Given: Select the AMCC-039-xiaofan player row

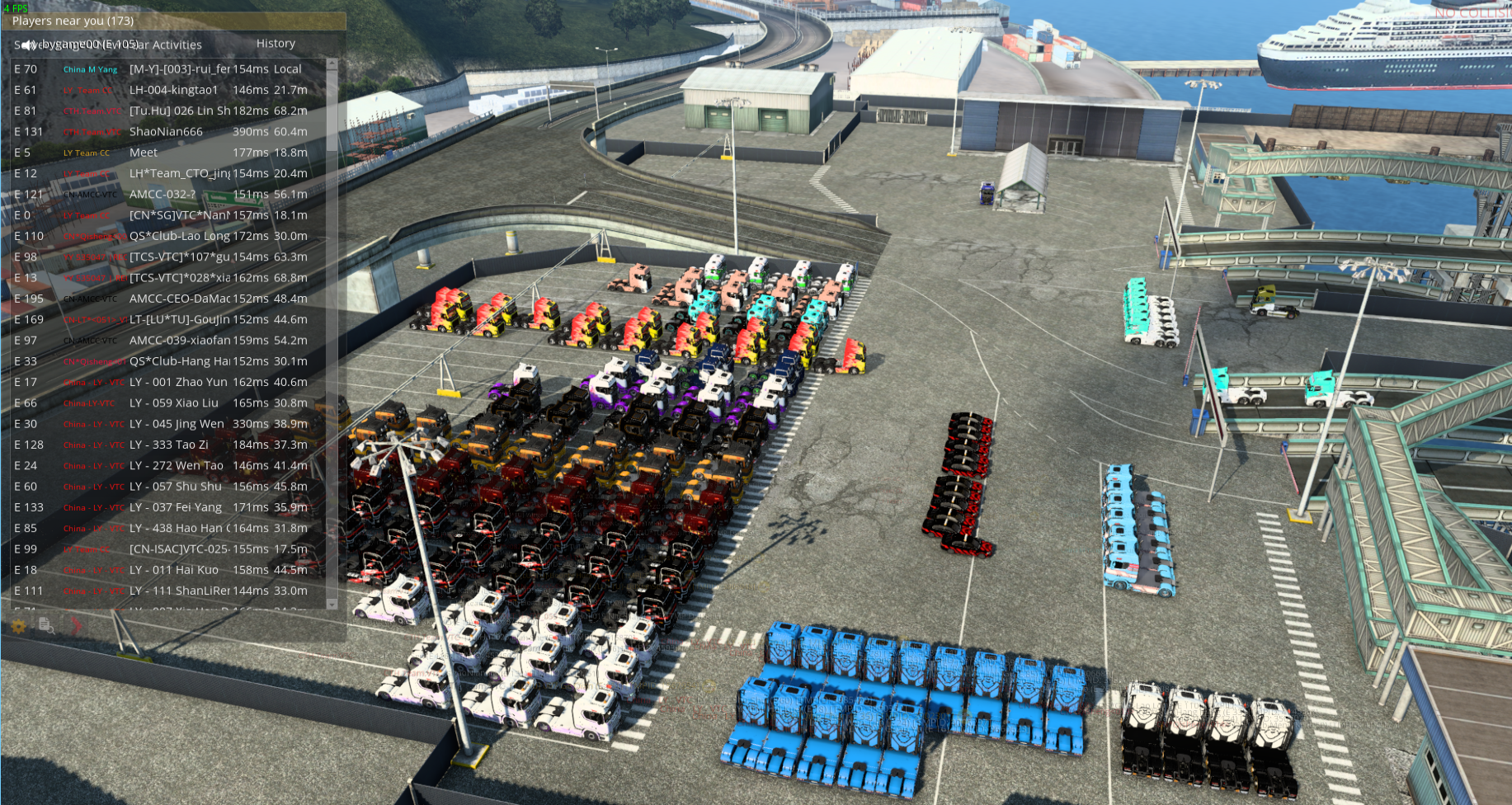Looking at the screenshot, I should [x=180, y=340].
